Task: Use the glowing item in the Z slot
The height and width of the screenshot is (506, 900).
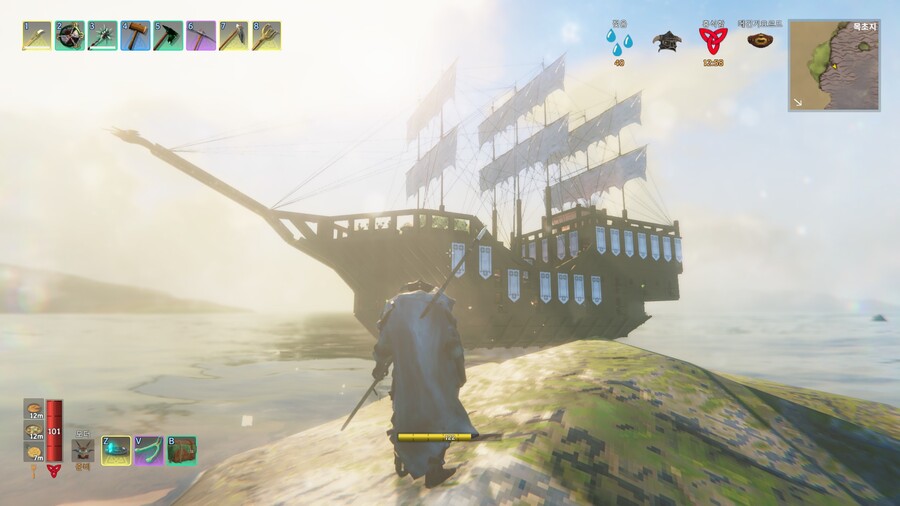Action: 116,450
